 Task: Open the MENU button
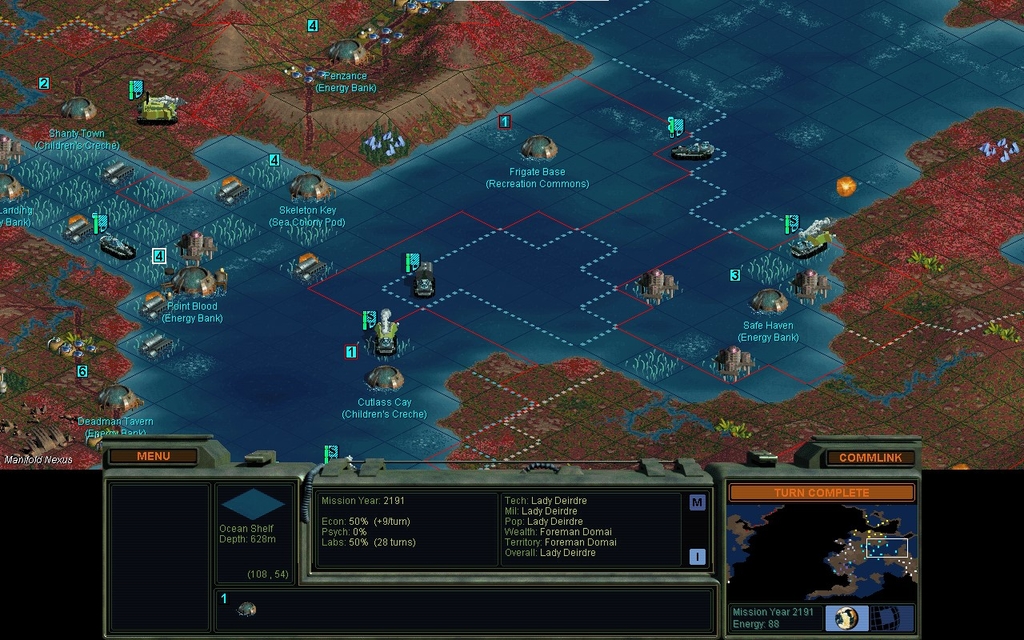[153, 456]
